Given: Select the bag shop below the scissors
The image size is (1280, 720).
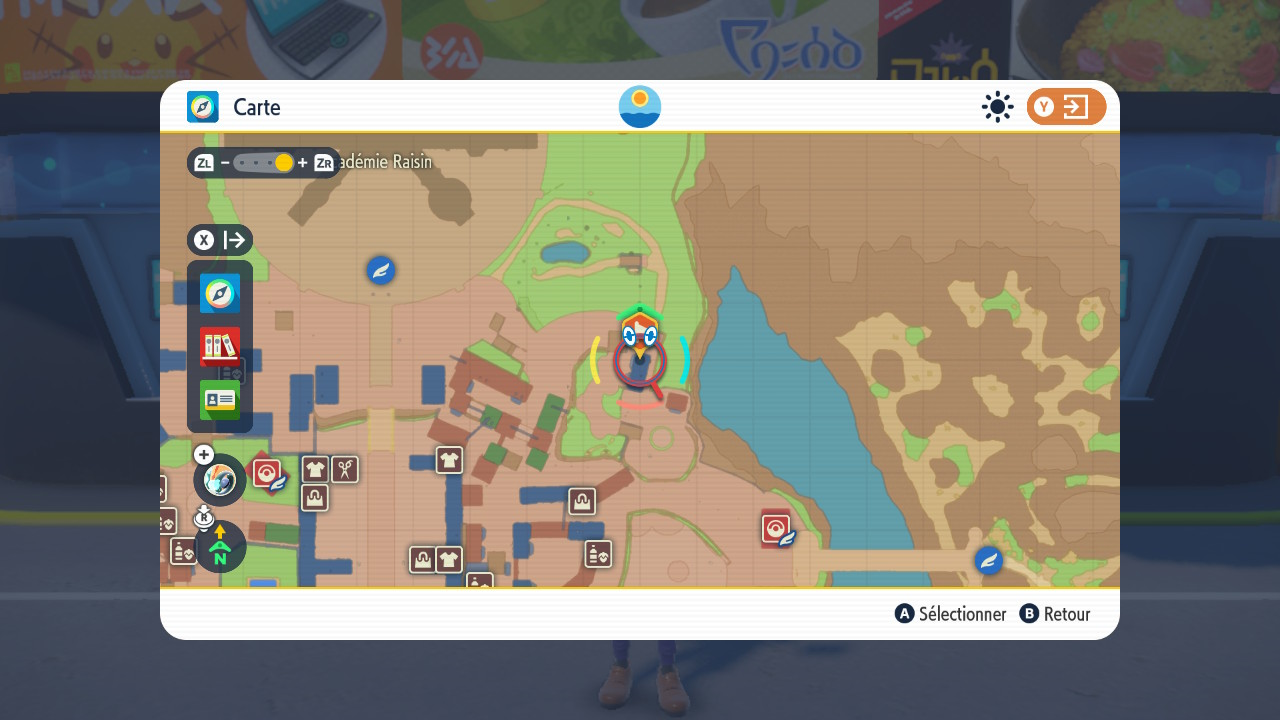Looking at the screenshot, I should [315, 497].
